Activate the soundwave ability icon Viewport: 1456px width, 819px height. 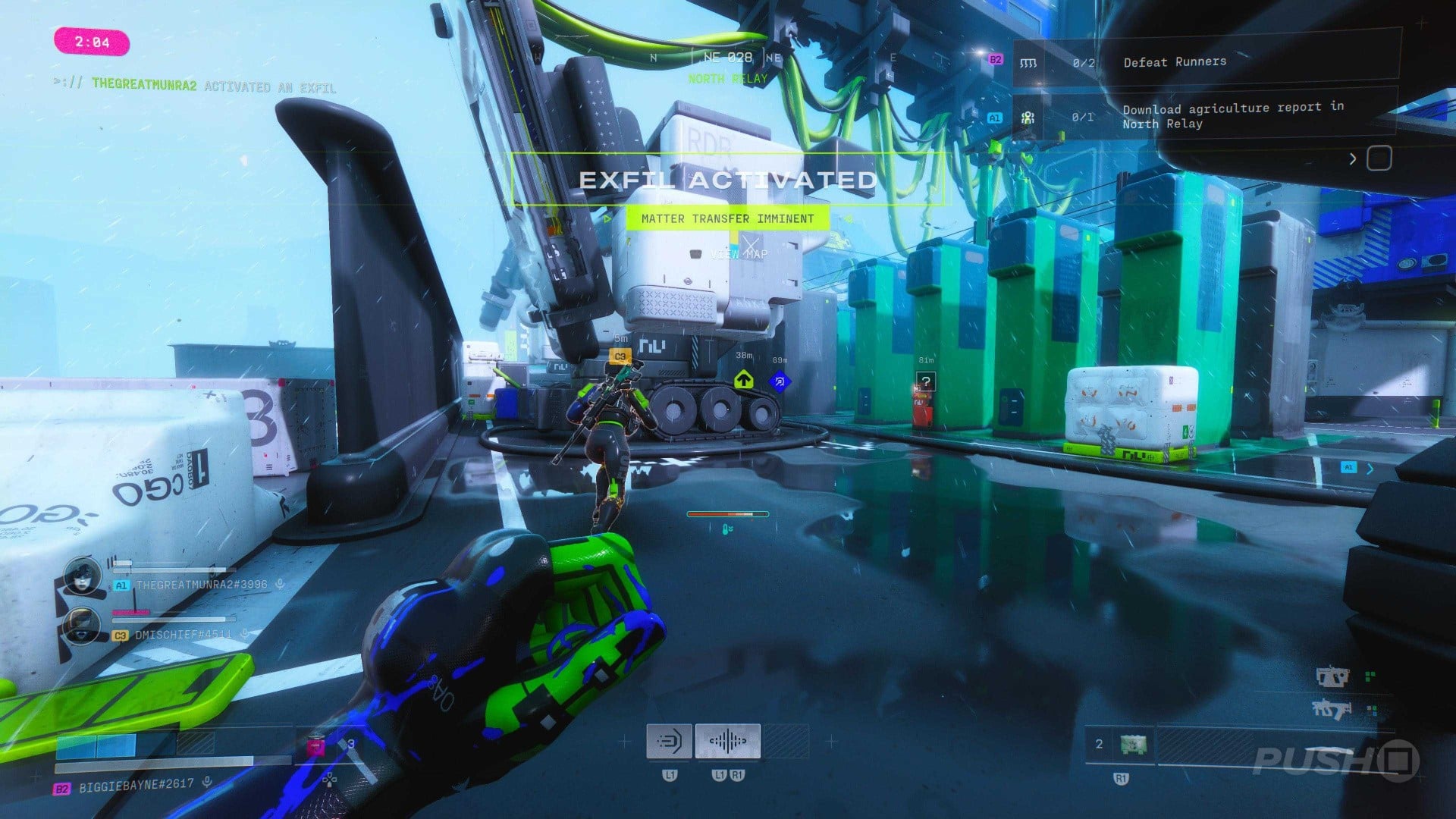[x=727, y=741]
